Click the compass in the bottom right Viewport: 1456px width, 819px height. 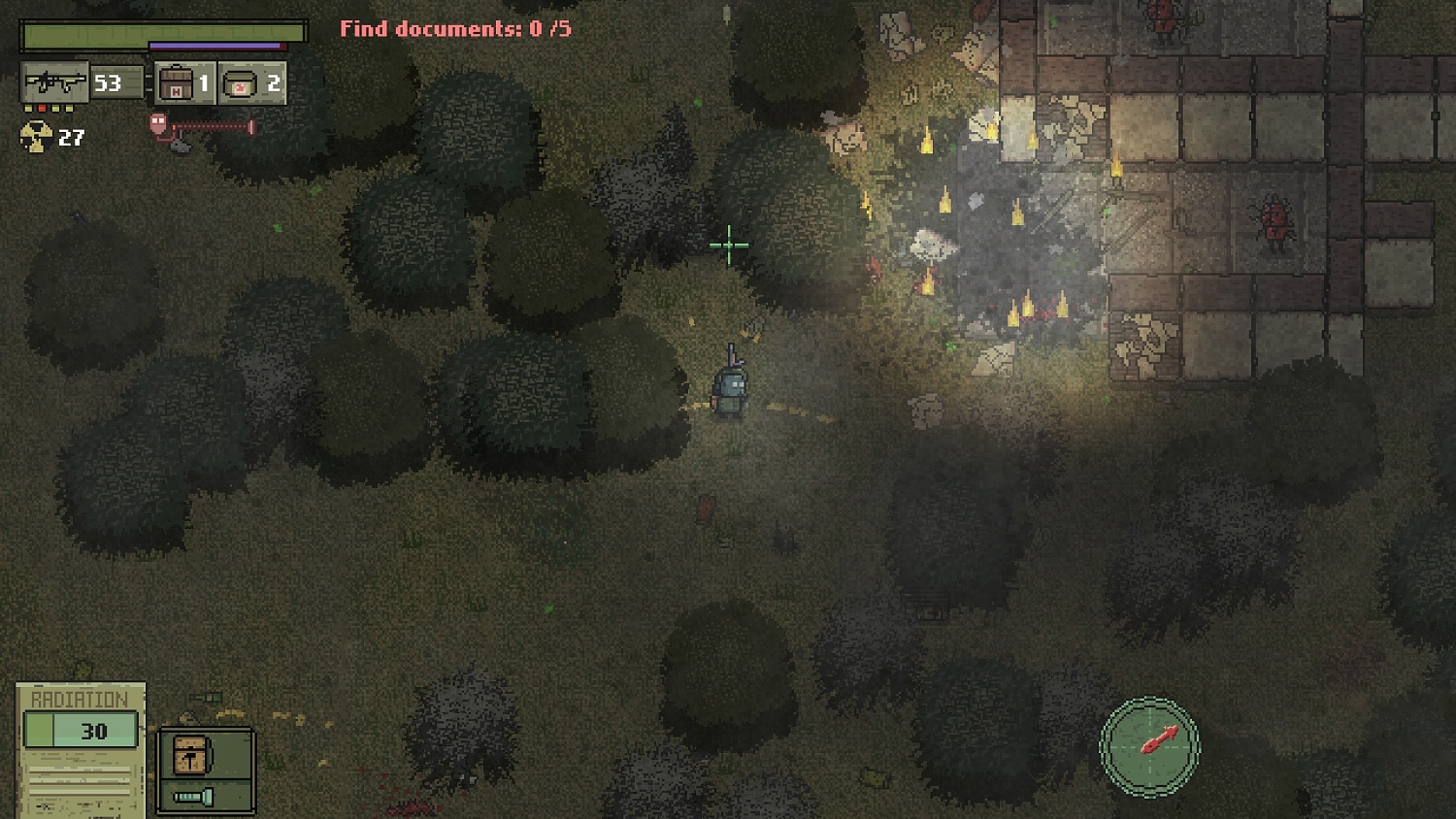1151,747
